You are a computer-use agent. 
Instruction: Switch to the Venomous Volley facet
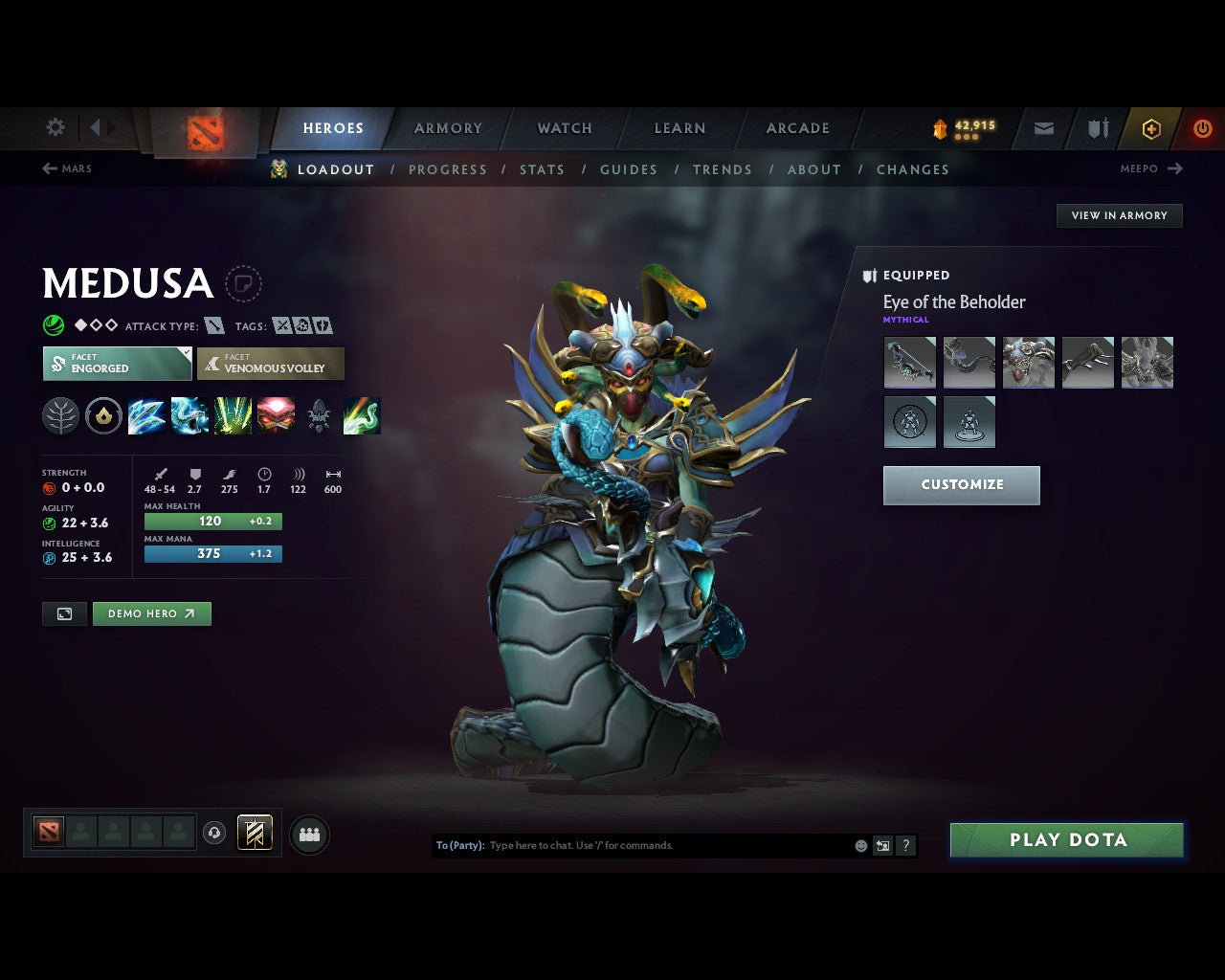pos(271,364)
